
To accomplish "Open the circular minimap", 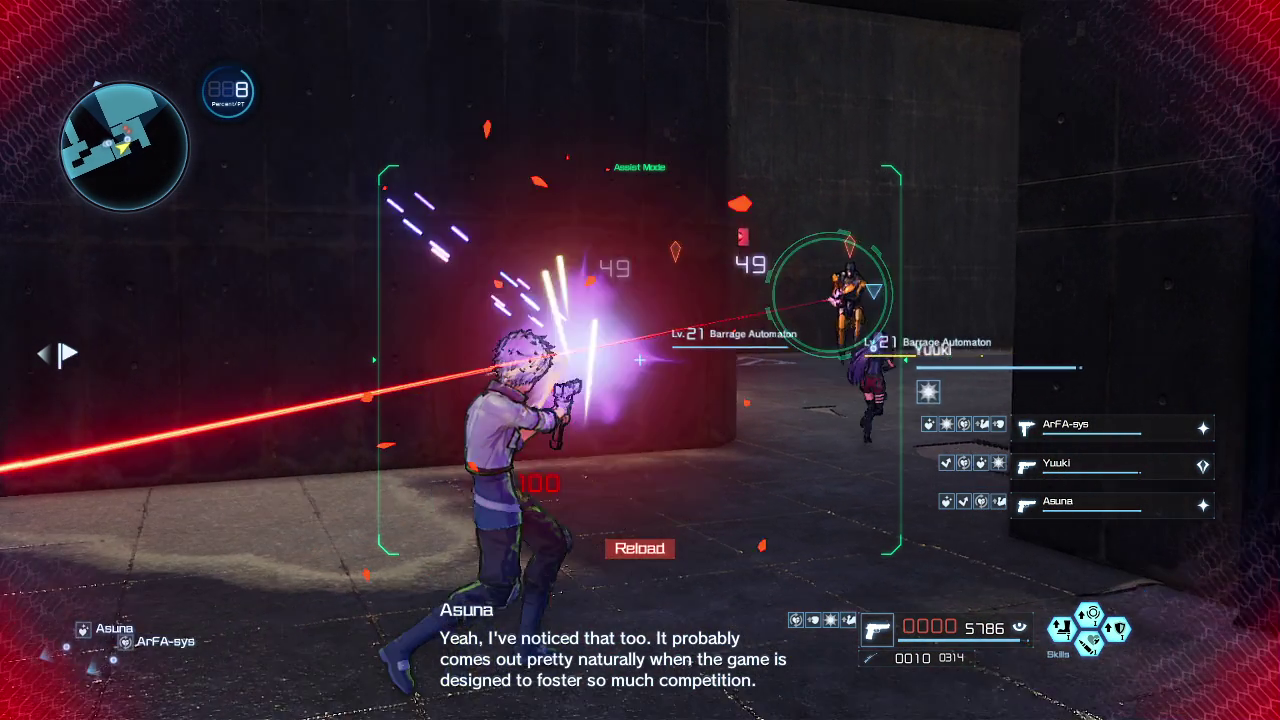I will click(x=124, y=146).
